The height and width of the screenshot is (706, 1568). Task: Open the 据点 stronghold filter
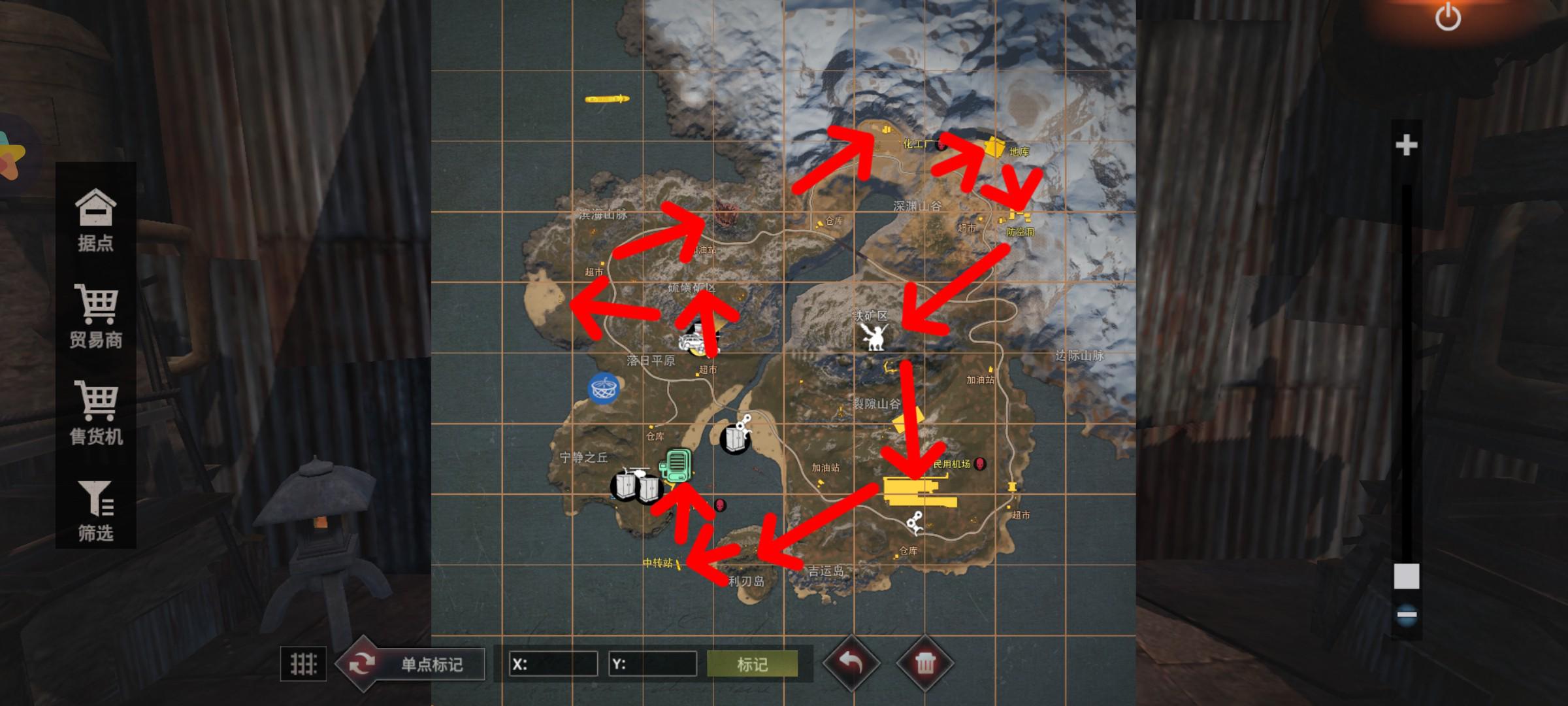click(x=95, y=220)
